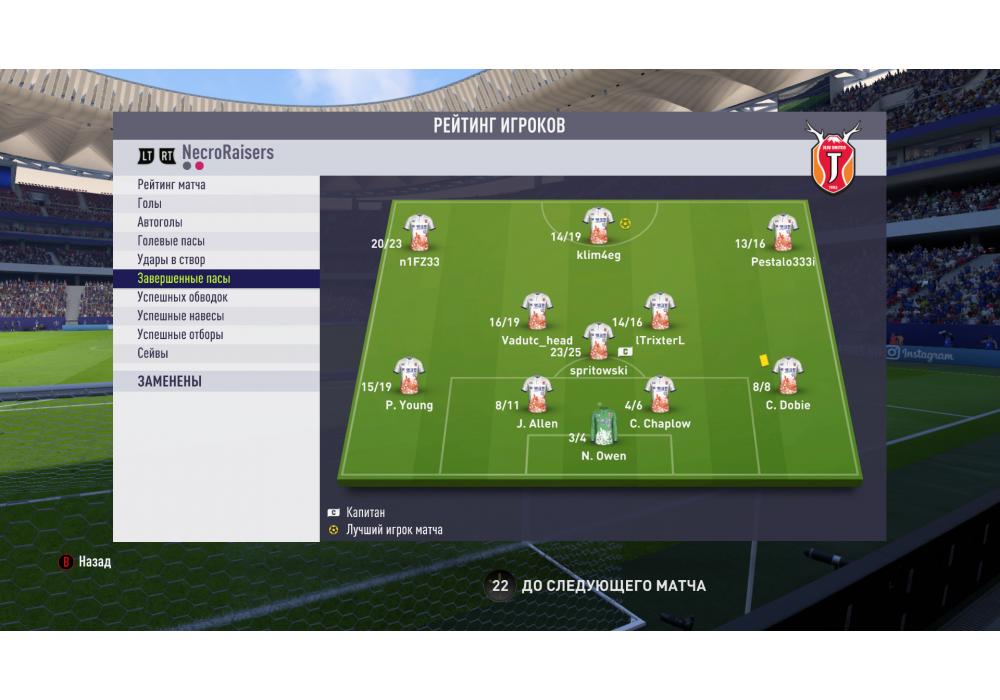Pick captain spritowski on the pitch
The height and width of the screenshot is (700, 1000).
click(598, 342)
